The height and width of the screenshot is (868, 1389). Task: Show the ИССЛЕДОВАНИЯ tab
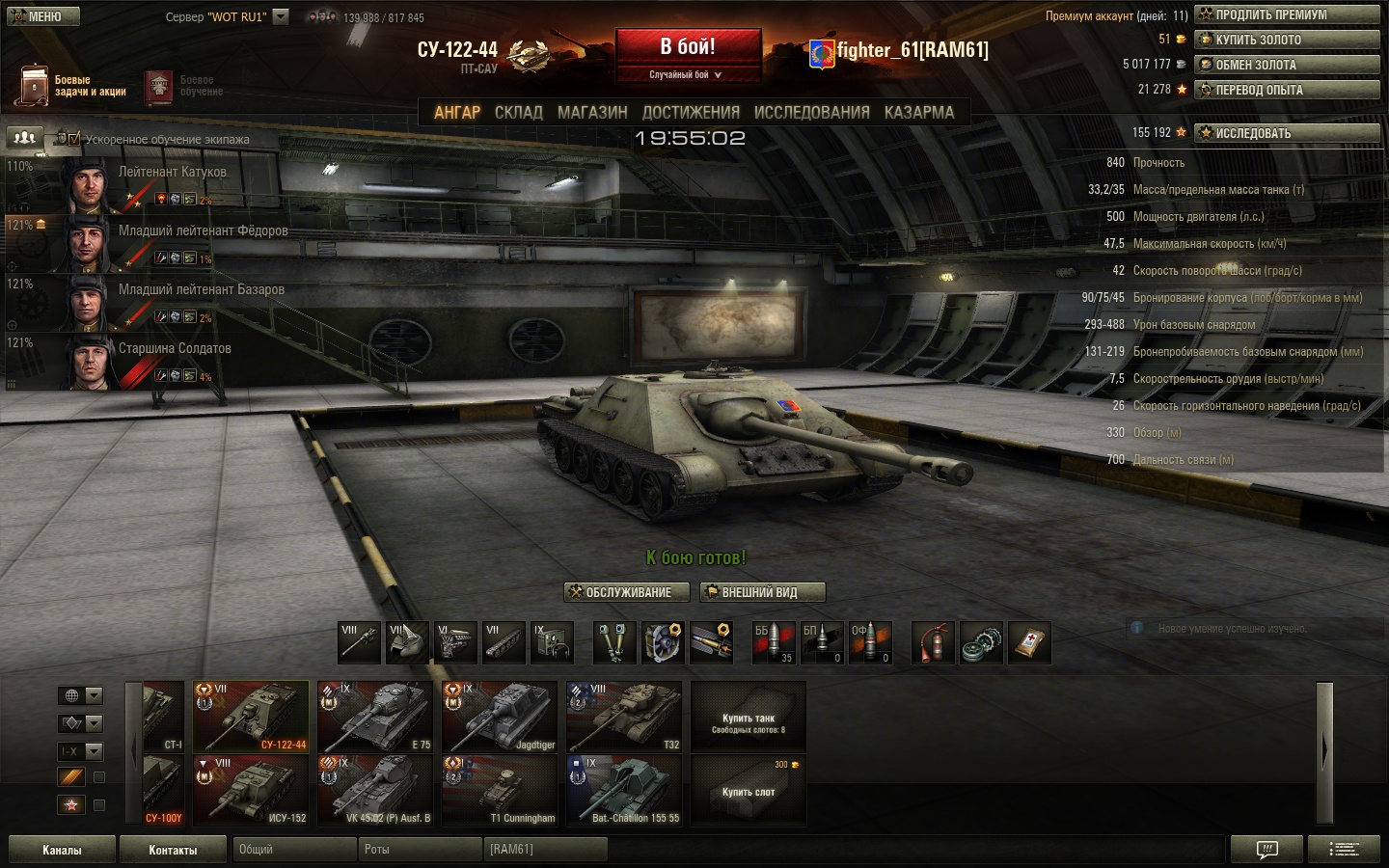811,113
